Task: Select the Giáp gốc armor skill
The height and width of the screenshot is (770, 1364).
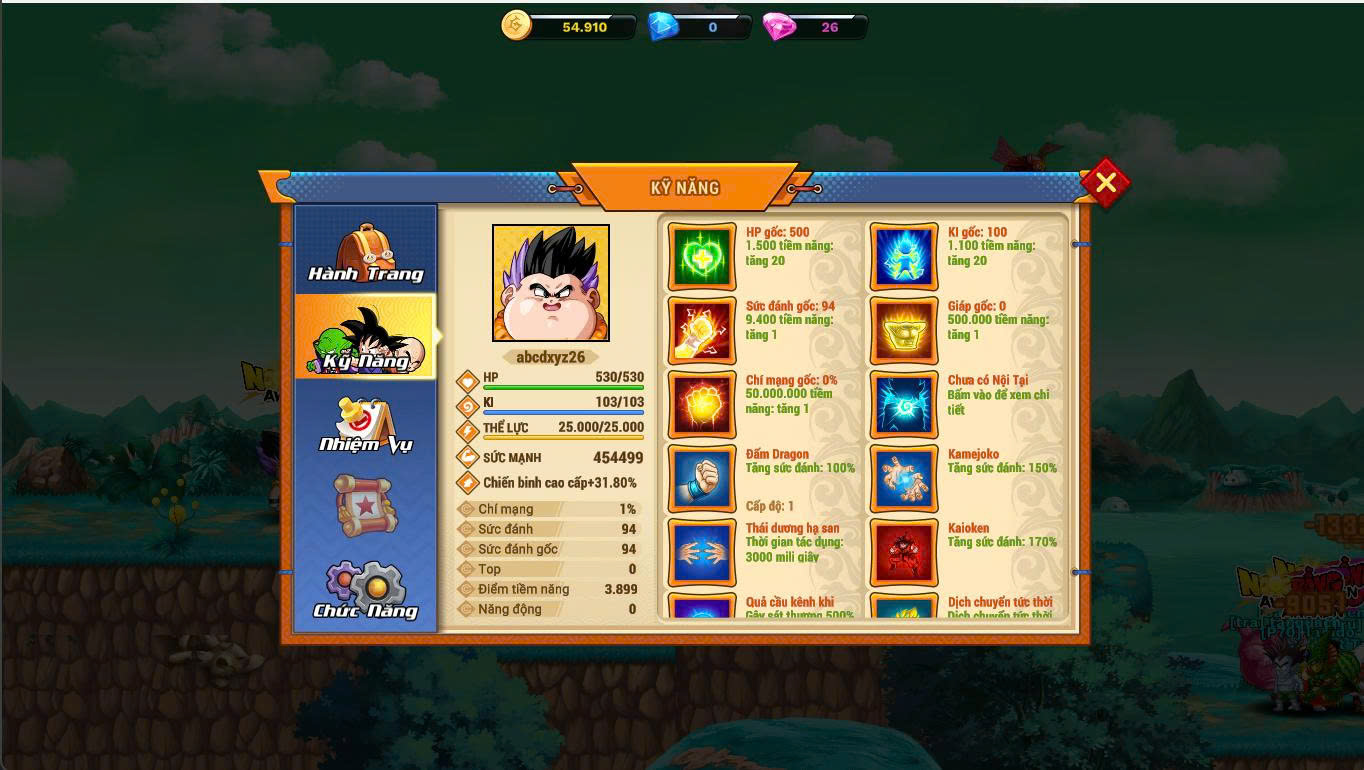Action: coord(904,331)
